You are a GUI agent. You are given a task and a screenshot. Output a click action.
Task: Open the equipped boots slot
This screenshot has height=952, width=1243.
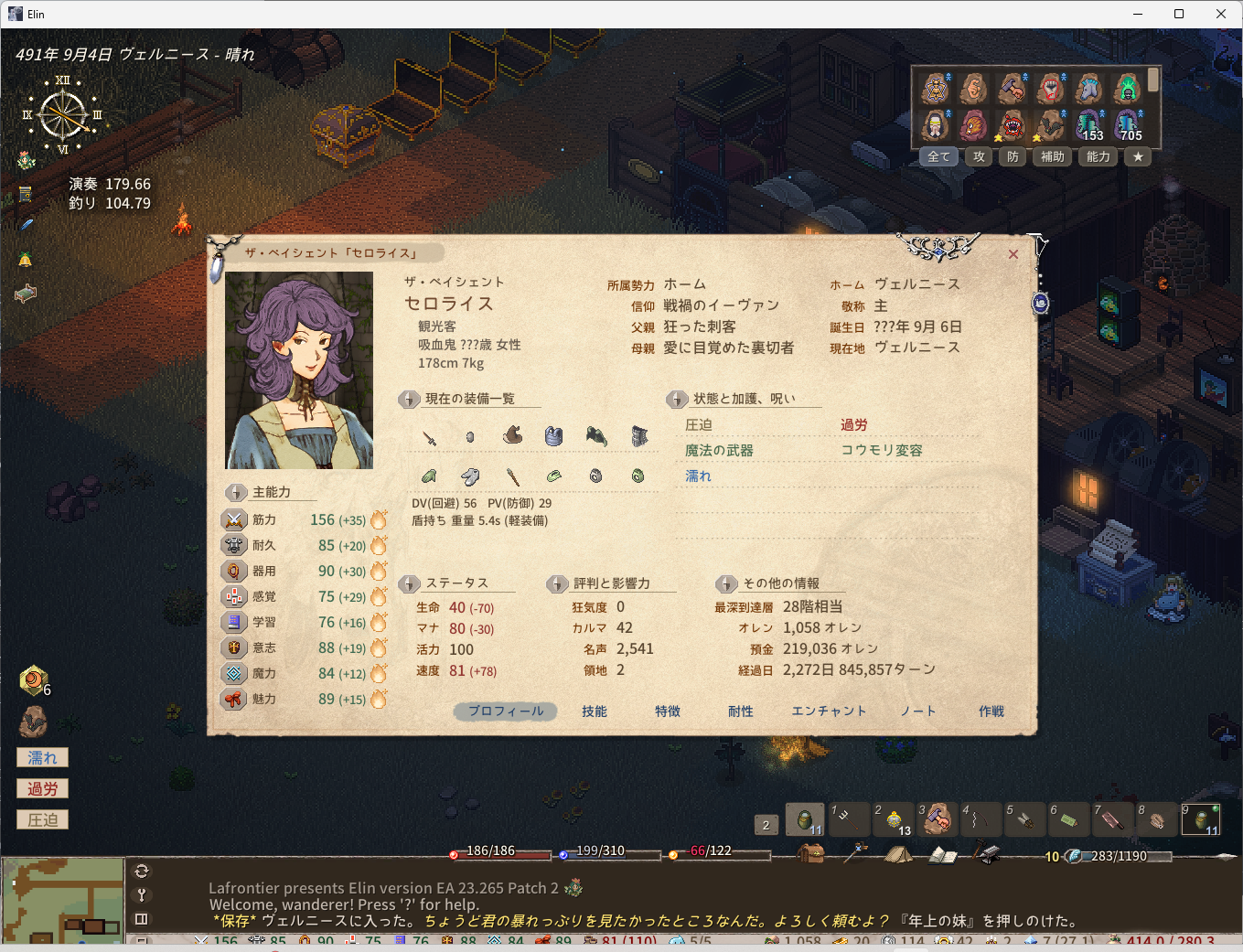(x=469, y=476)
